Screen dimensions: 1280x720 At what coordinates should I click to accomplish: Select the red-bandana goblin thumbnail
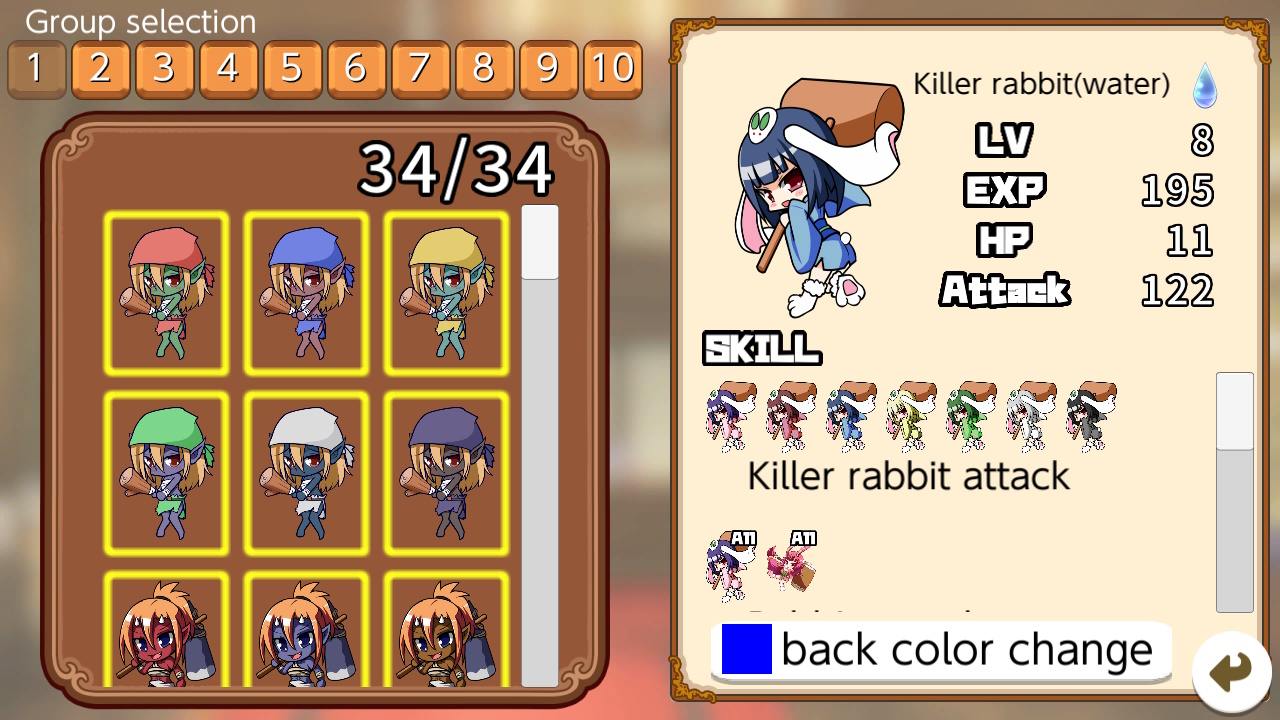pyautogui.click(x=166, y=292)
